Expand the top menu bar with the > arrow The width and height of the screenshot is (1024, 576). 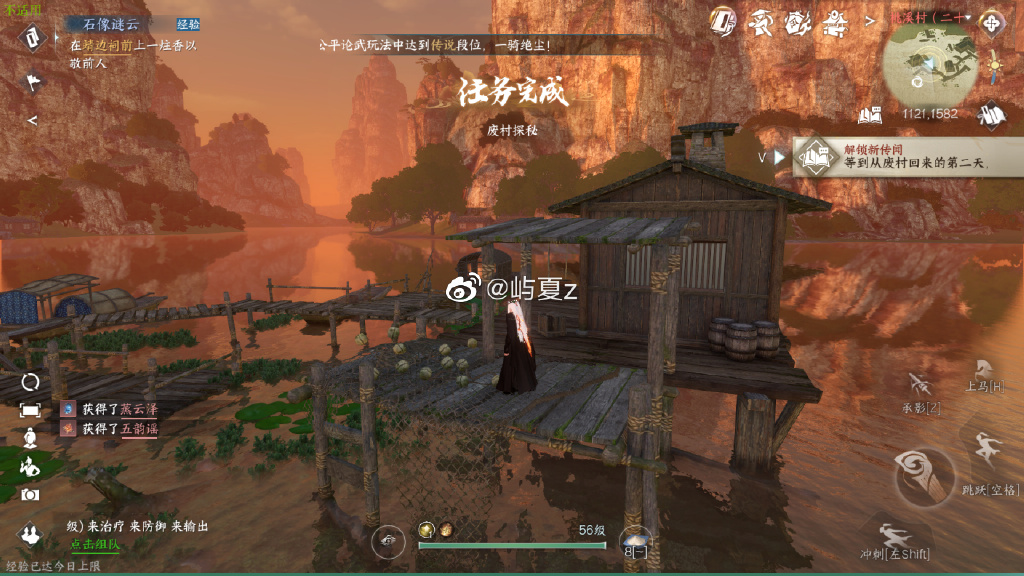[x=869, y=19]
